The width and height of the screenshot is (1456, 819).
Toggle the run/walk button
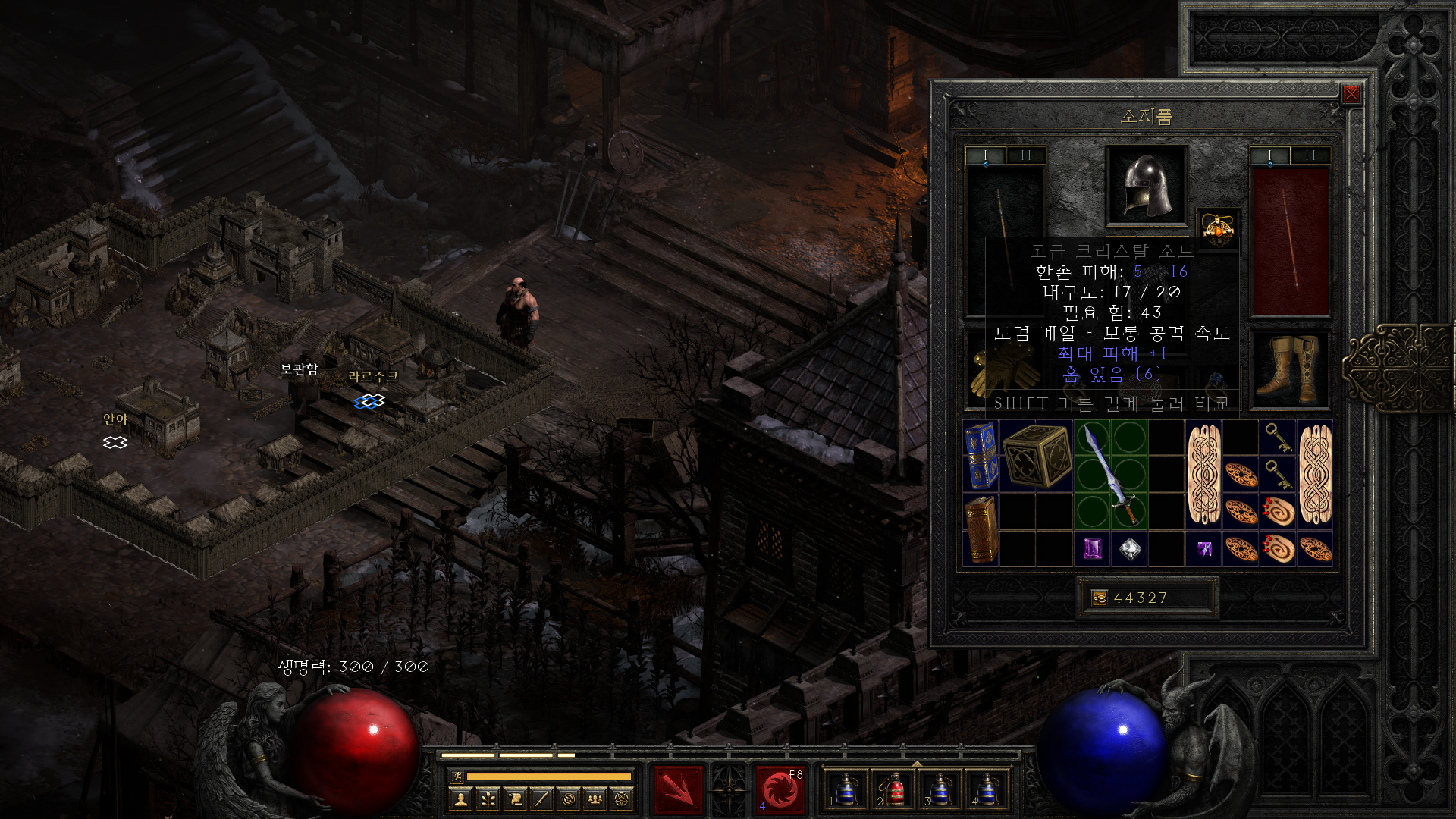coord(457,776)
